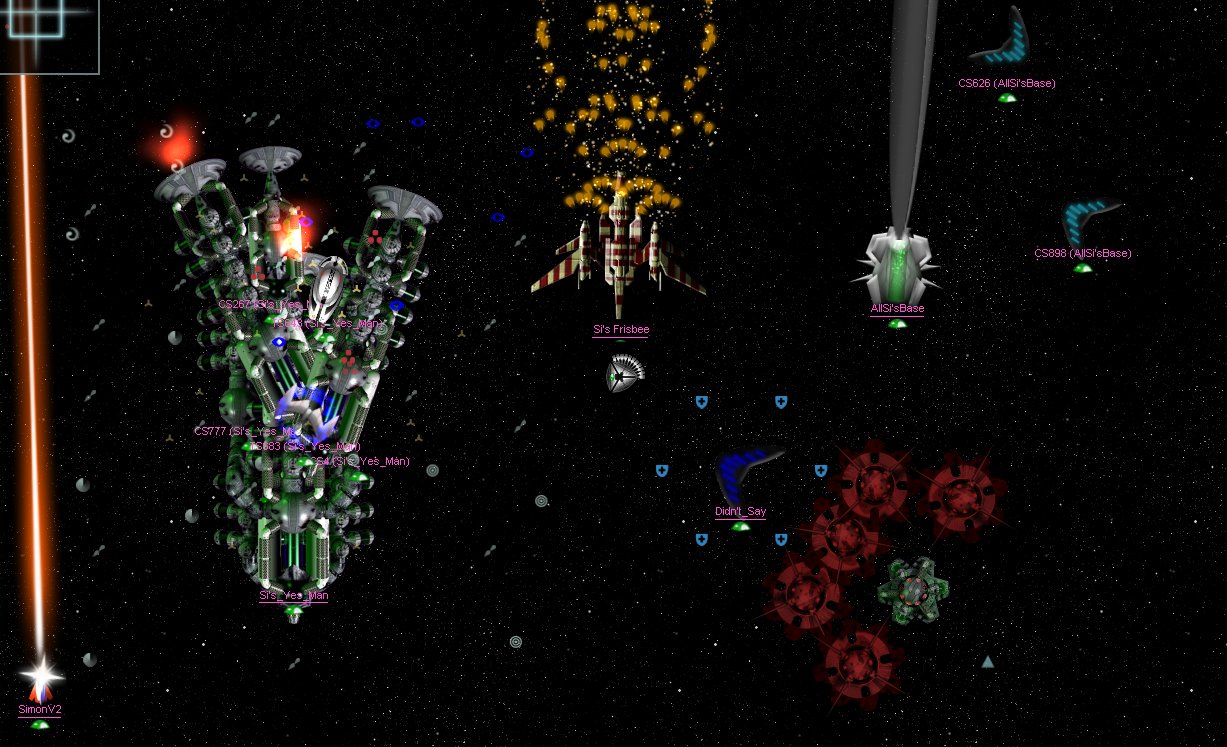Viewport: 1227px width, 747px height.
Task: Select the SimonV2 name label
Action: coord(40,710)
